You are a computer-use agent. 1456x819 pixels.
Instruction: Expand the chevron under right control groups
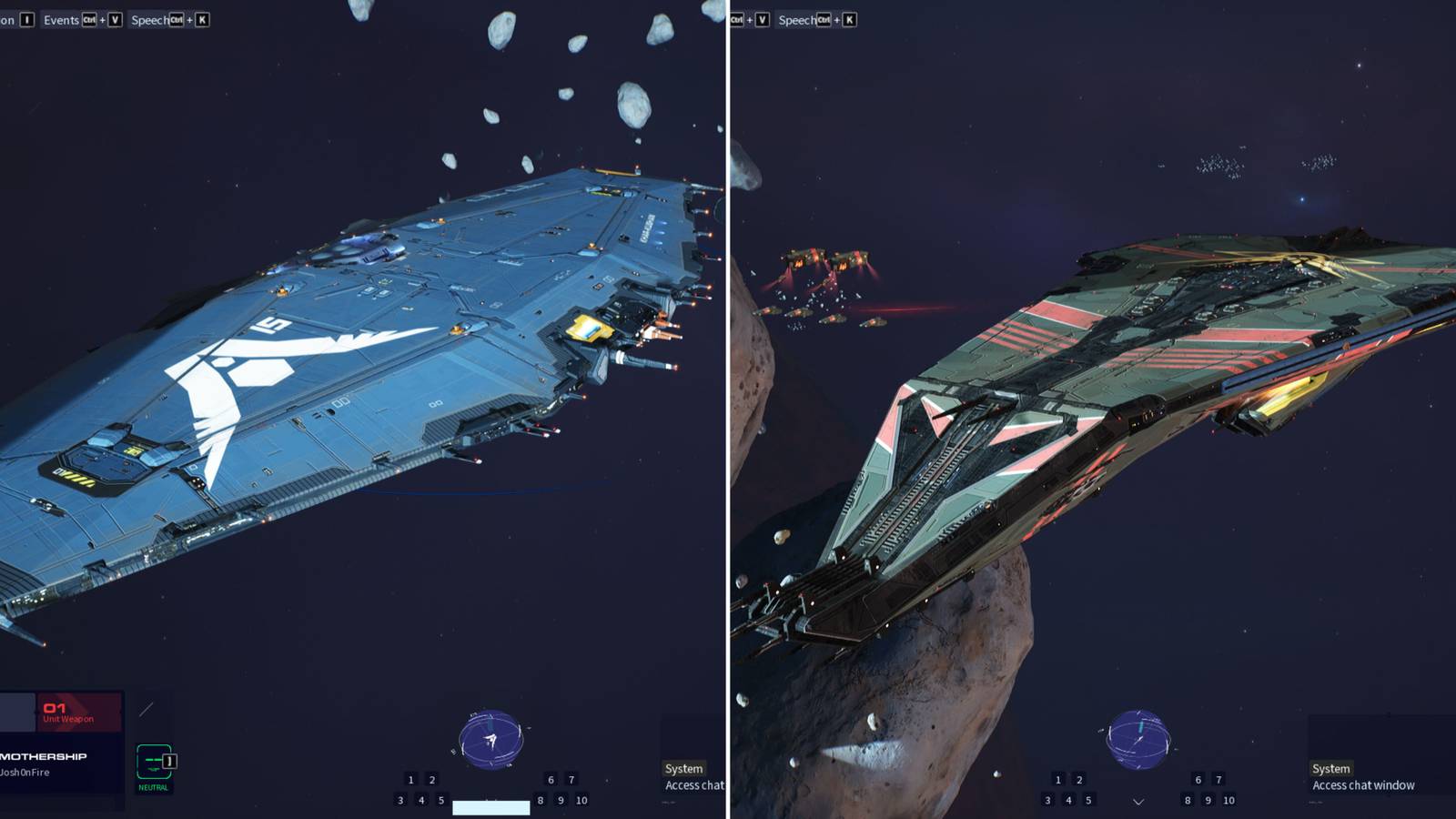tap(1137, 803)
